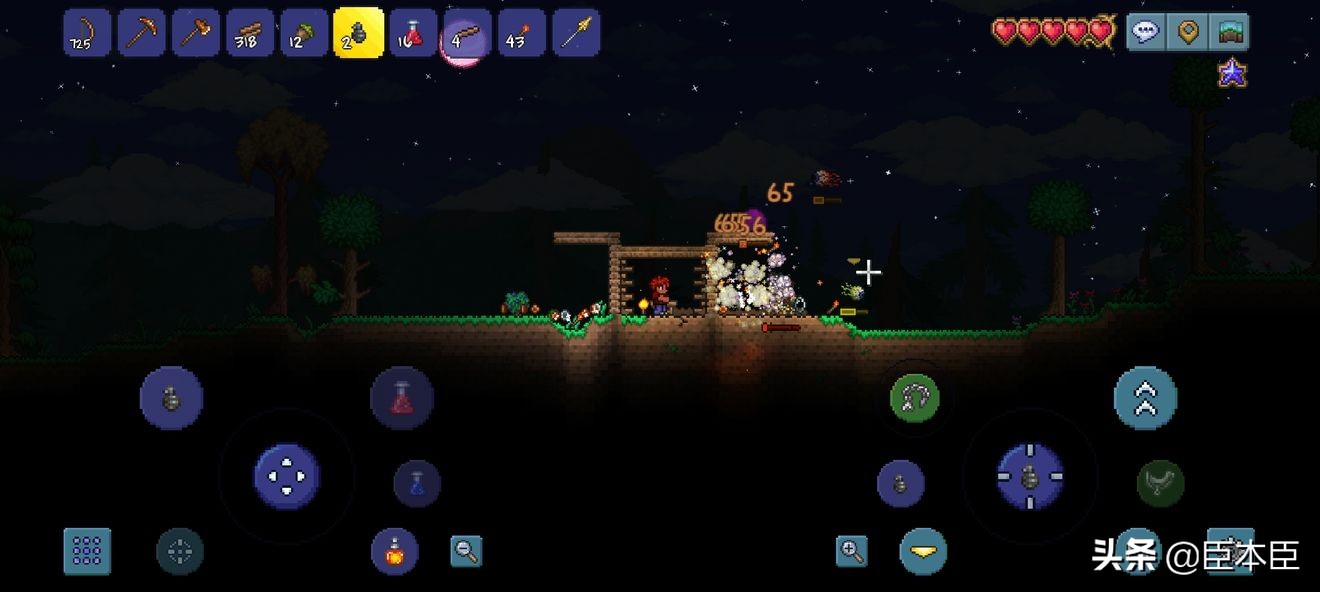1320x592 pixels.
Task: Select the torch stack of 43
Action: 521,33
